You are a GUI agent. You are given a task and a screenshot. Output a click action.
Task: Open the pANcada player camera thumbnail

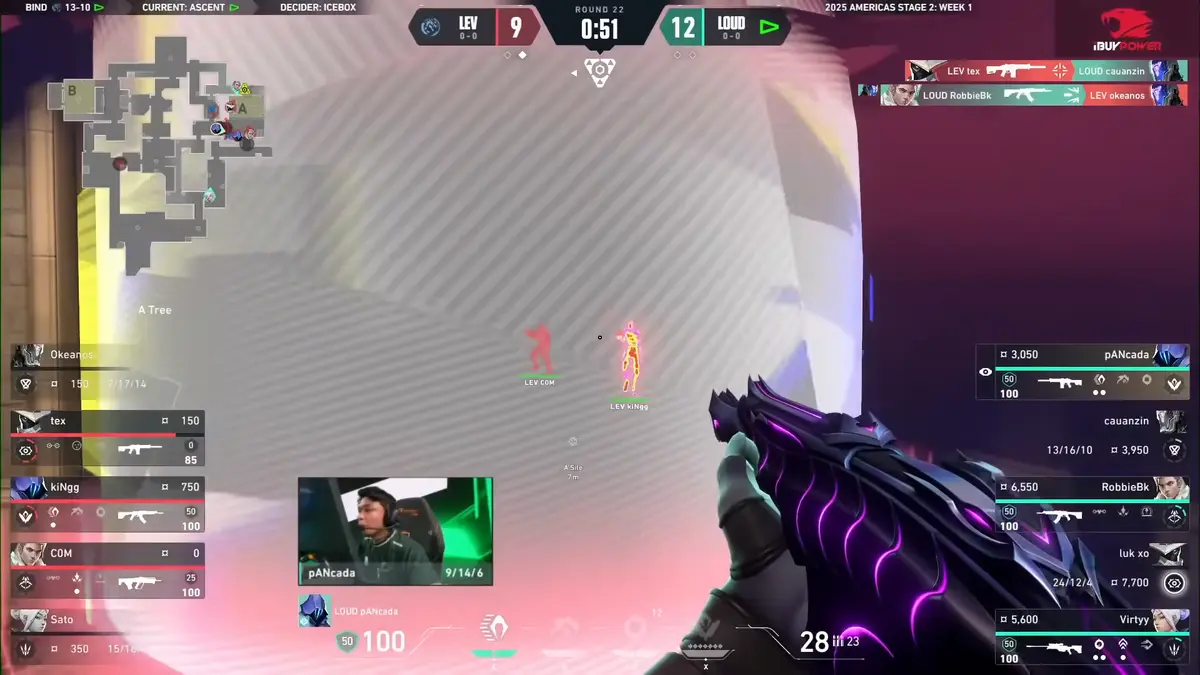(x=395, y=530)
